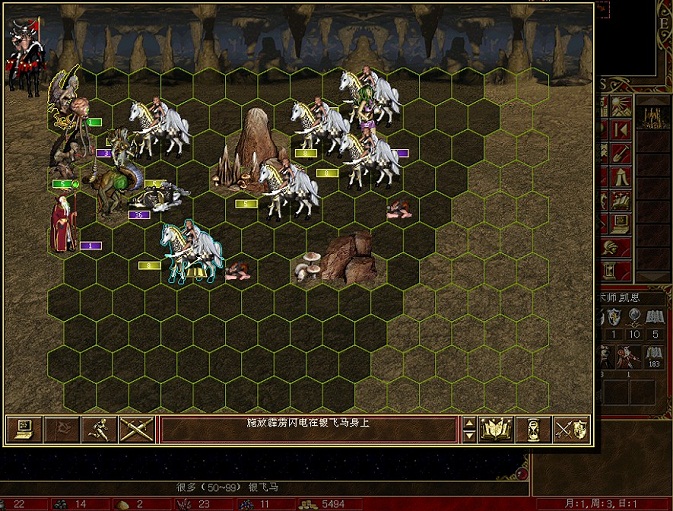Defend with the sword and shield button
This screenshot has height=511, width=673.
point(572,429)
